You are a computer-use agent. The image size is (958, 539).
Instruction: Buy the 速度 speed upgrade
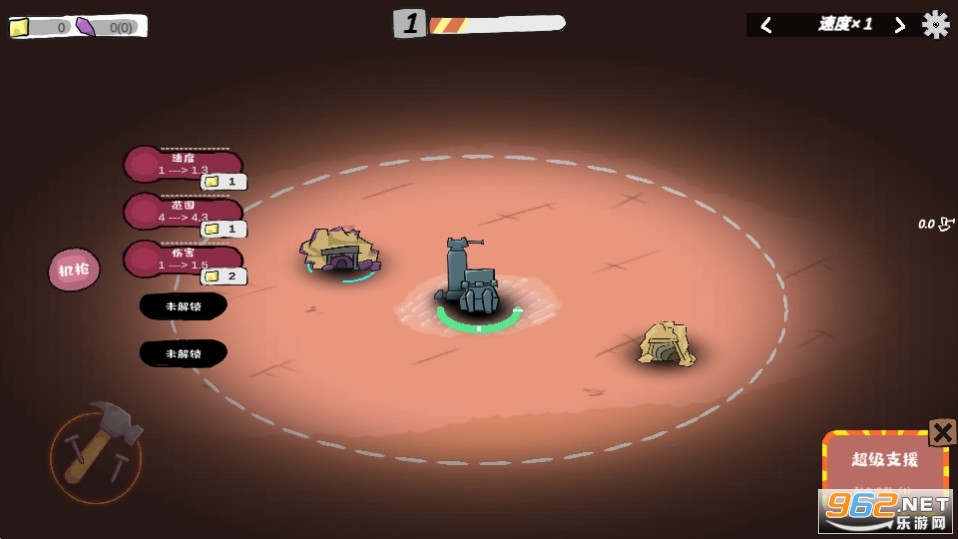pyautogui.click(x=185, y=166)
